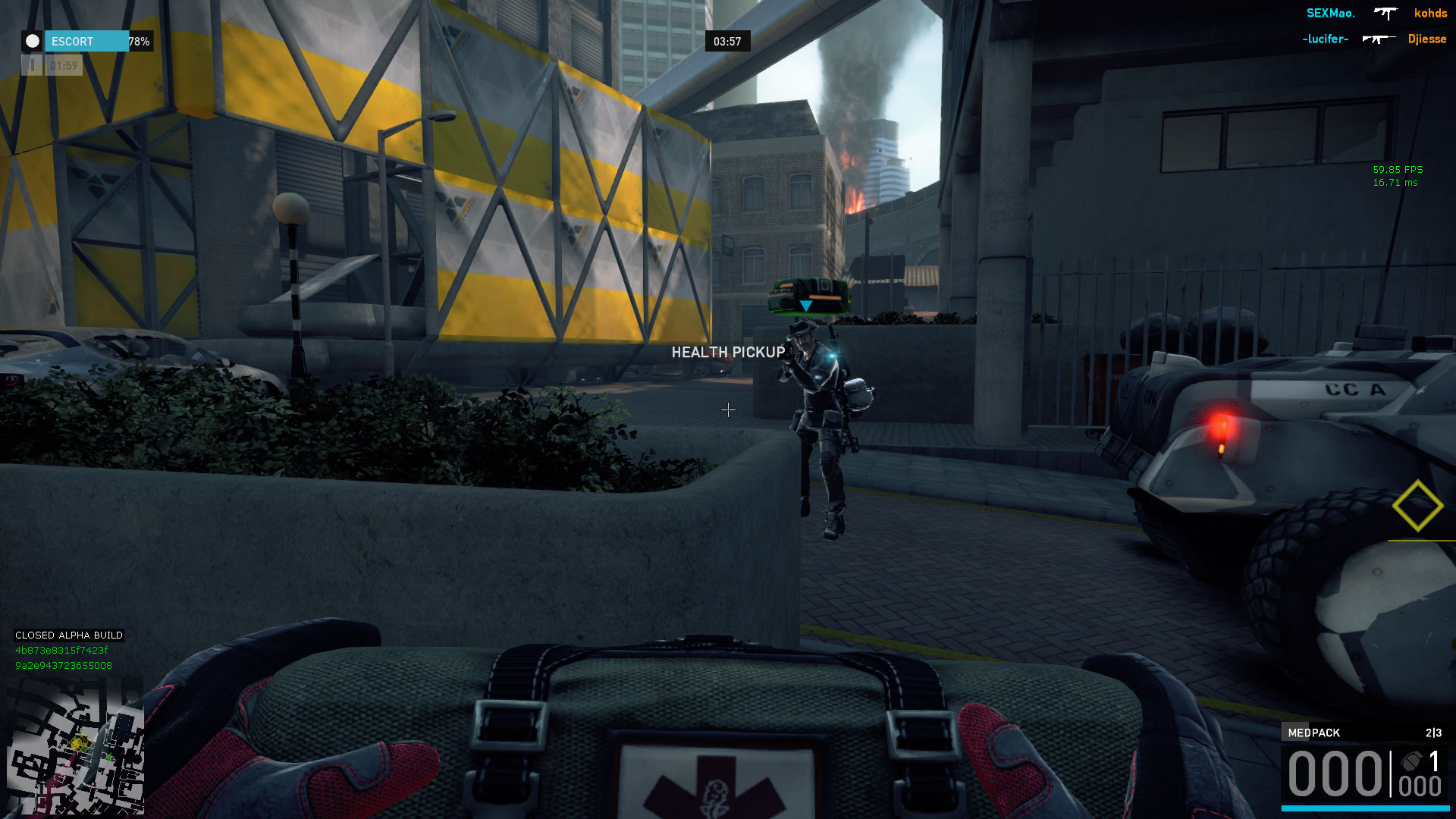Click the minimap in the corner

point(75,745)
